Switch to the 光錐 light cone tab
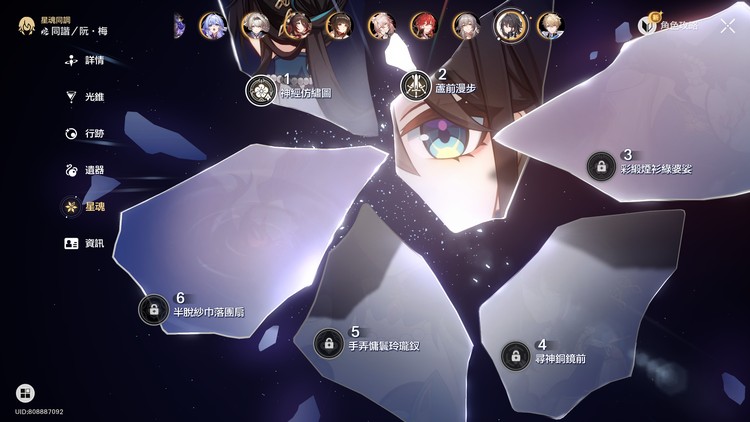This screenshot has height=422, width=750. pos(86,97)
